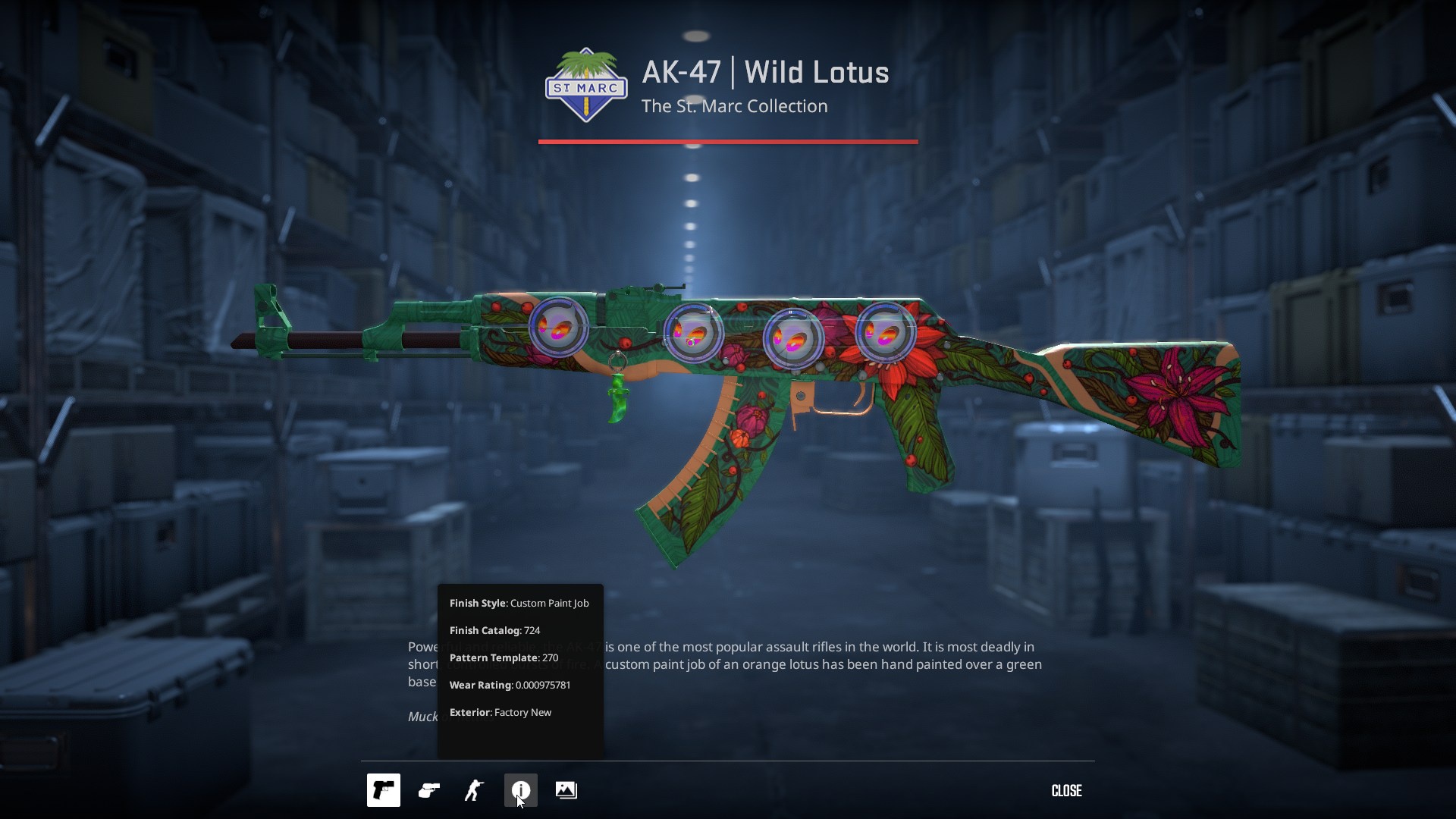Open the landscape picture icon

coord(566,790)
